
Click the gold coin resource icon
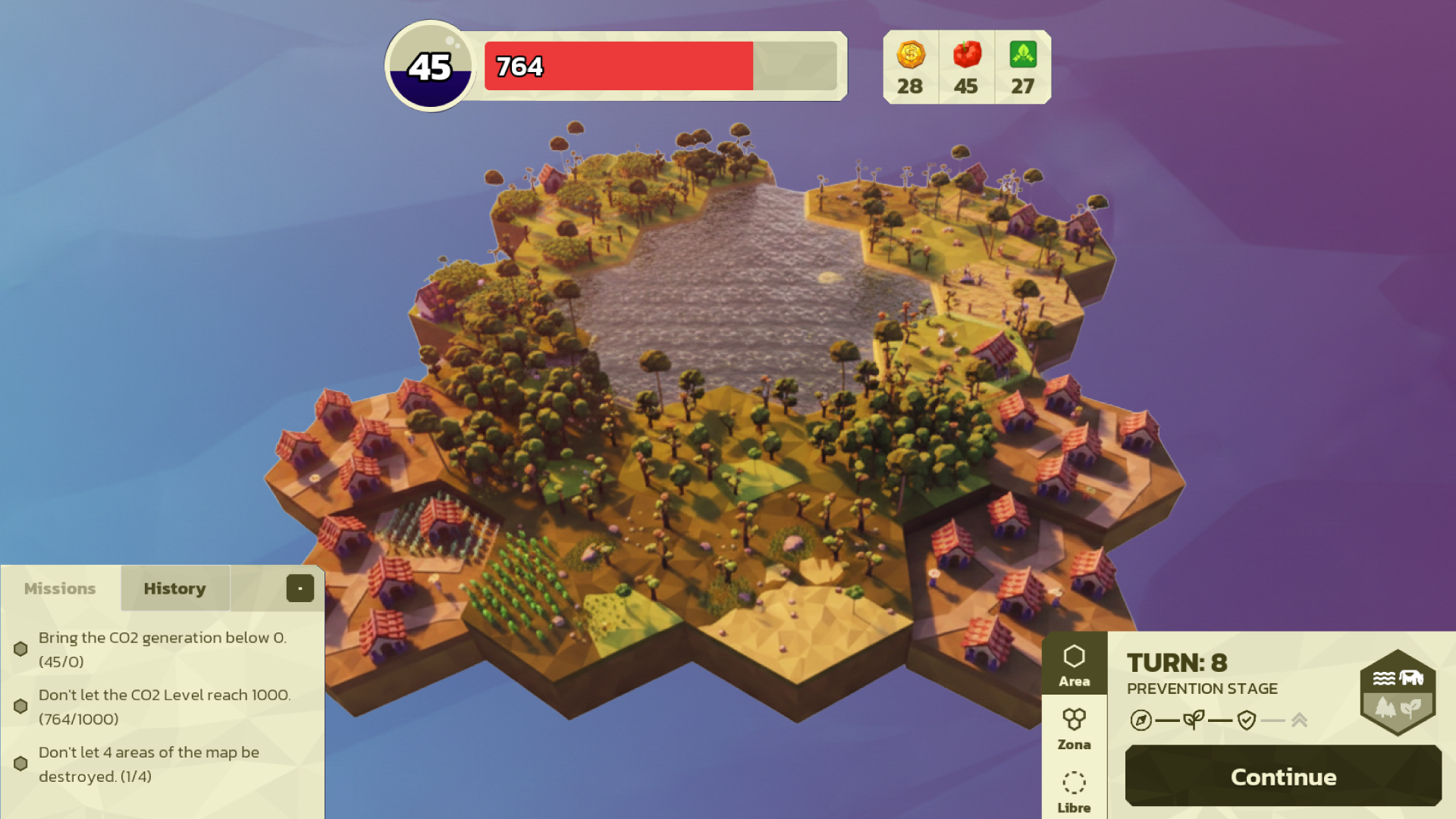tap(910, 55)
